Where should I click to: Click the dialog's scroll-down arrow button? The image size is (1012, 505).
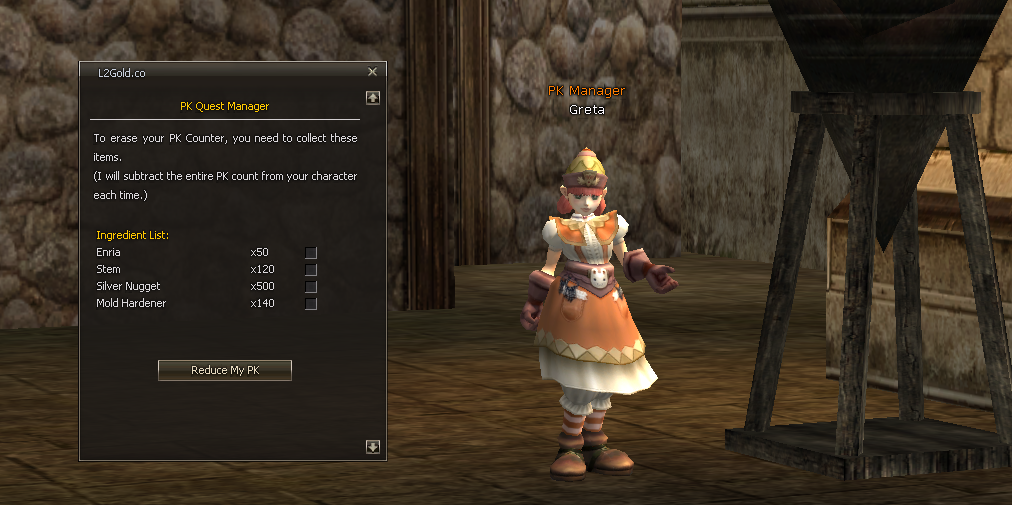tap(373, 447)
